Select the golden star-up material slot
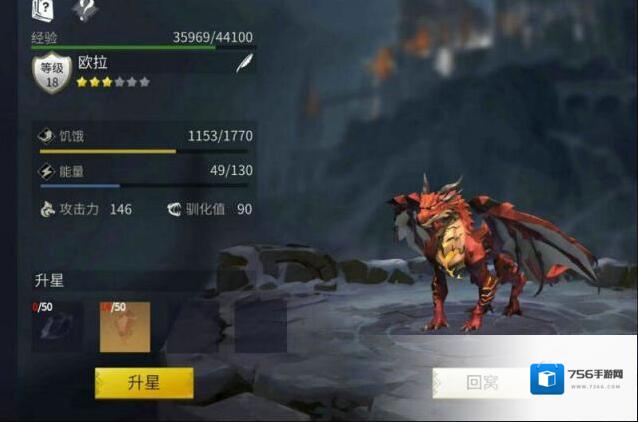Viewport: 638px width, 422px height. [x=124, y=326]
